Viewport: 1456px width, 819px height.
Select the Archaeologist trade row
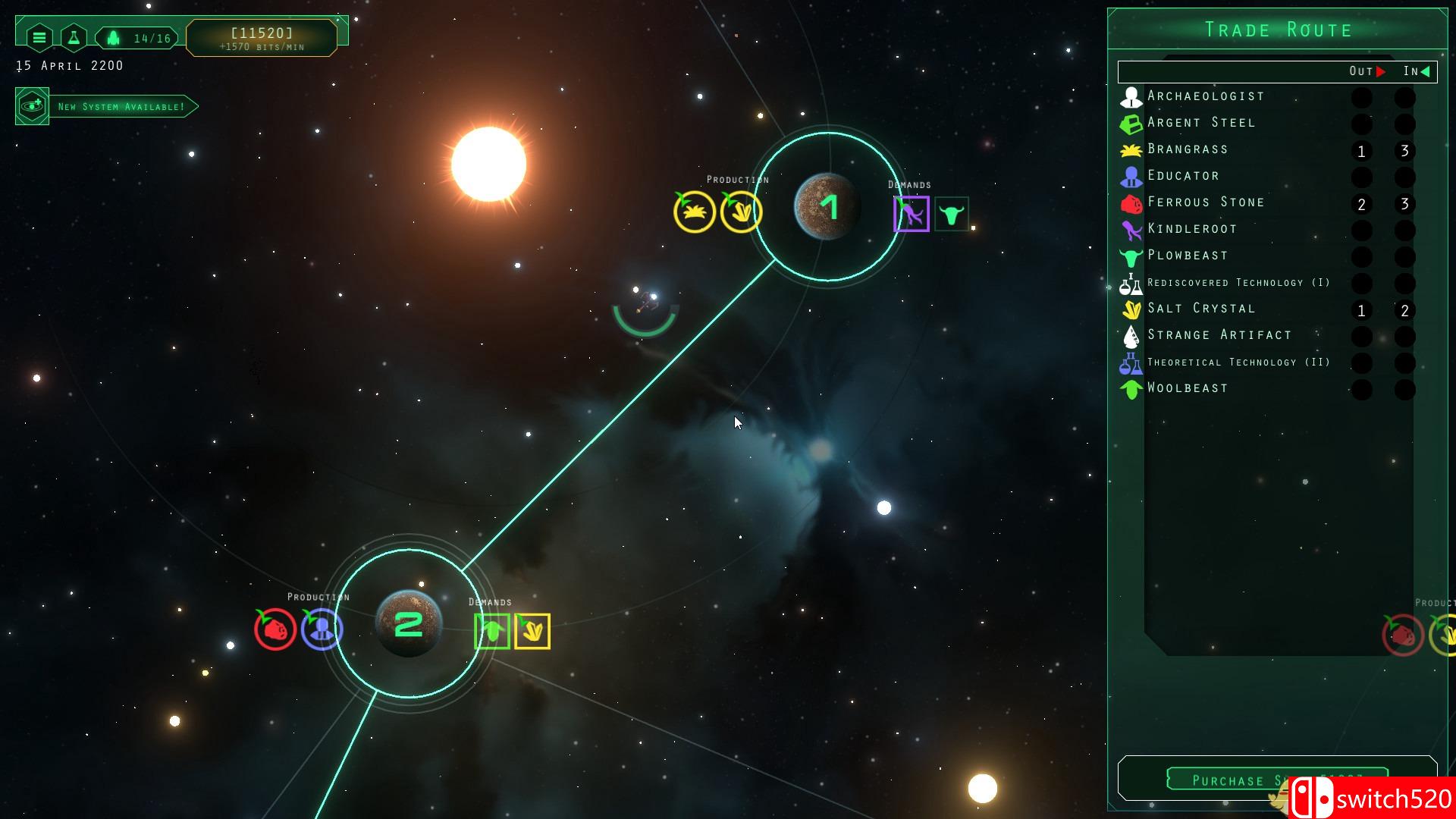(1206, 96)
